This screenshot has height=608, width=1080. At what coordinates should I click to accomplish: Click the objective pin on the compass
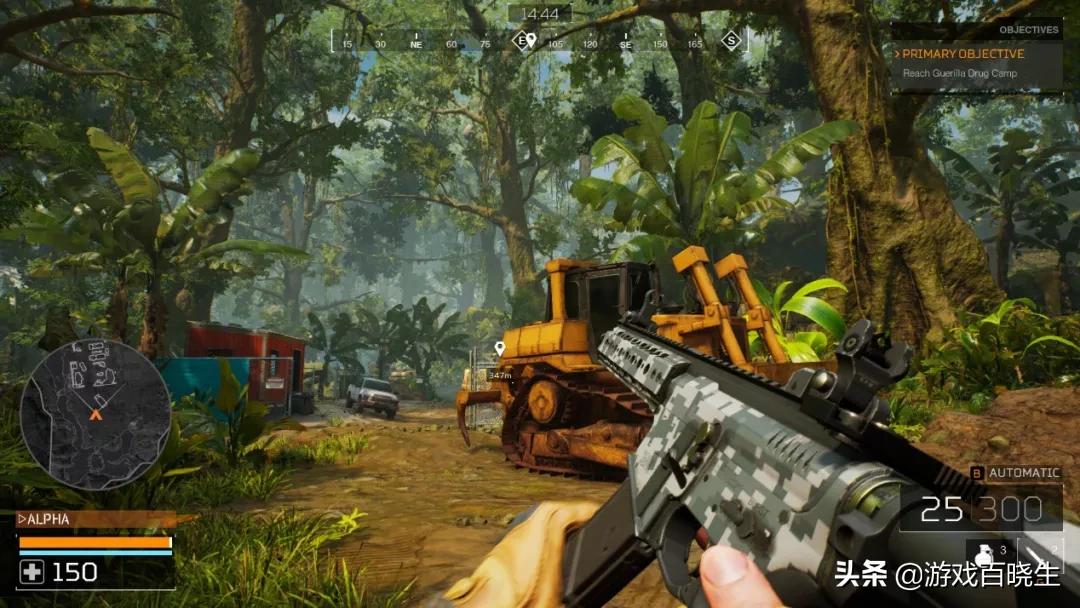531,40
